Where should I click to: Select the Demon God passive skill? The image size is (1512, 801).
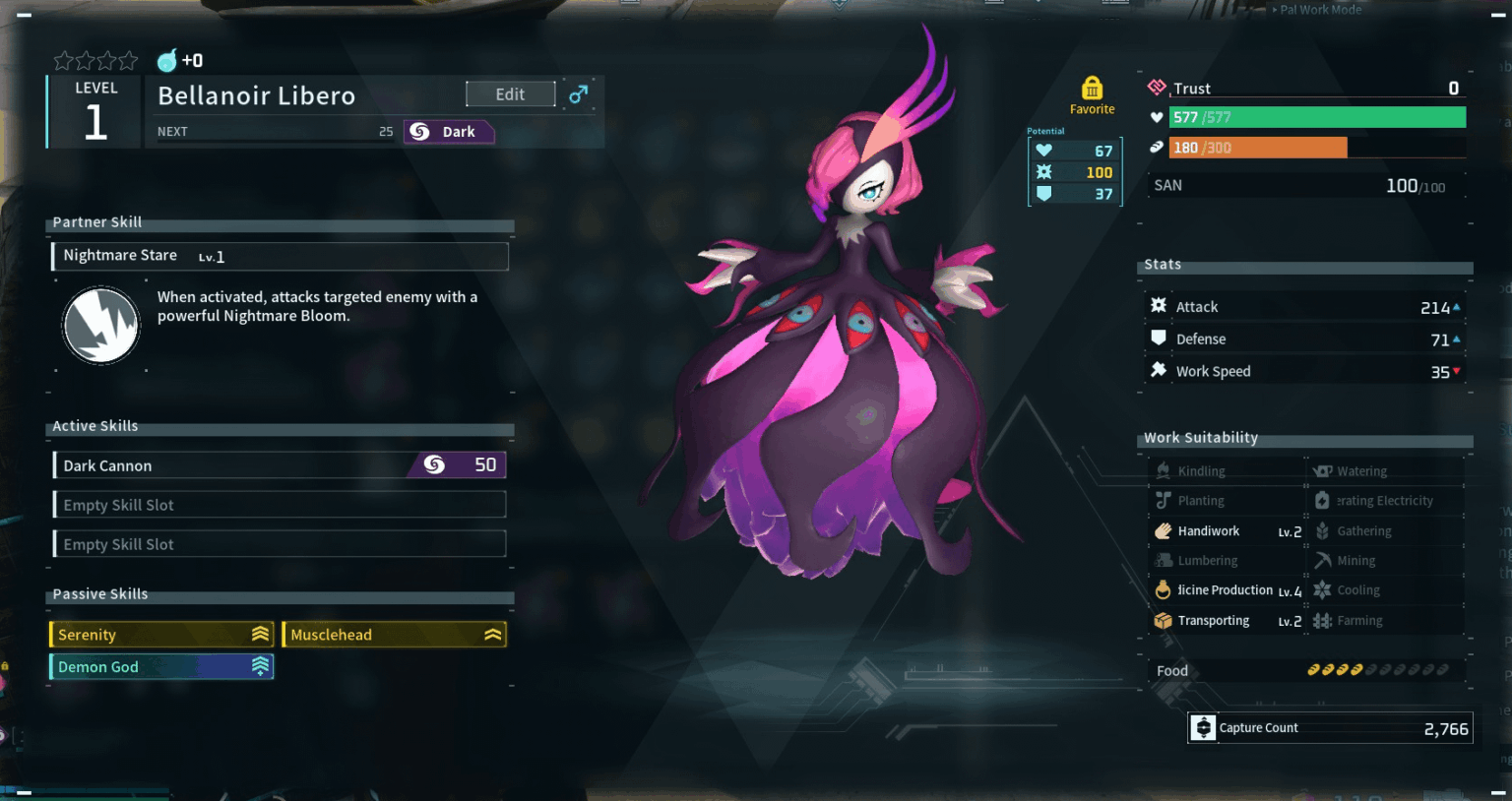click(x=161, y=667)
